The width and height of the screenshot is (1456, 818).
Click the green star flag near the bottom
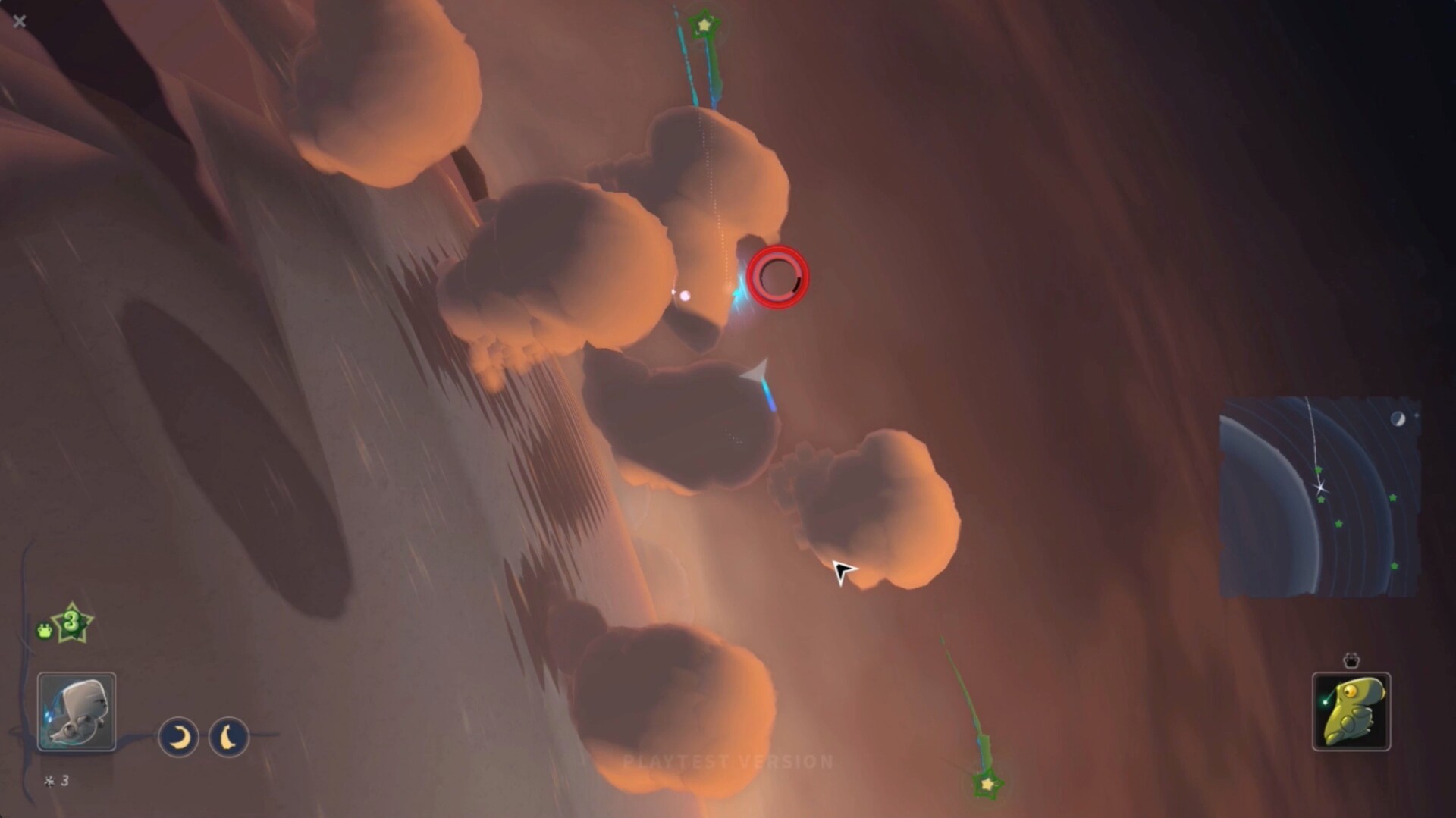point(990,786)
